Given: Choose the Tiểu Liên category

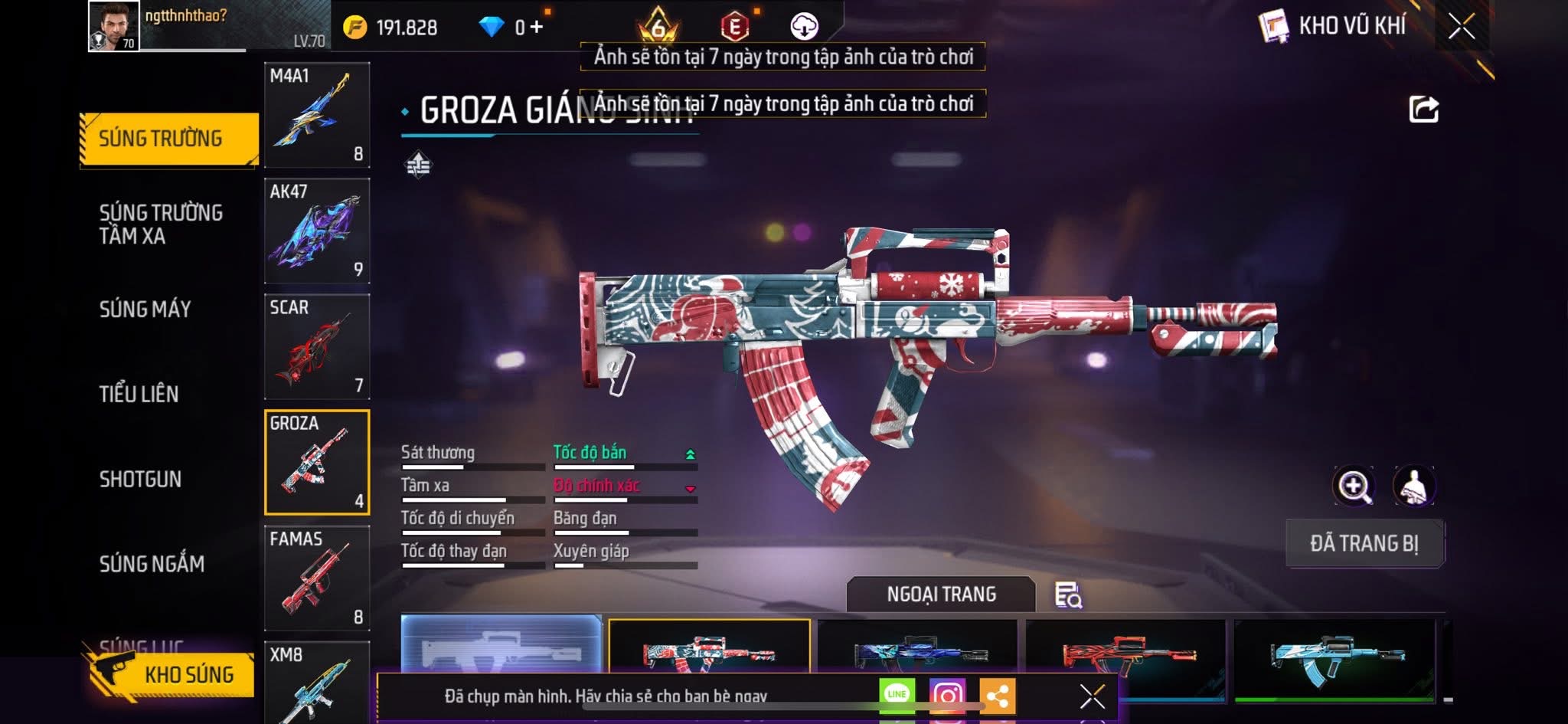Looking at the screenshot, I should [x=139, y=394].
